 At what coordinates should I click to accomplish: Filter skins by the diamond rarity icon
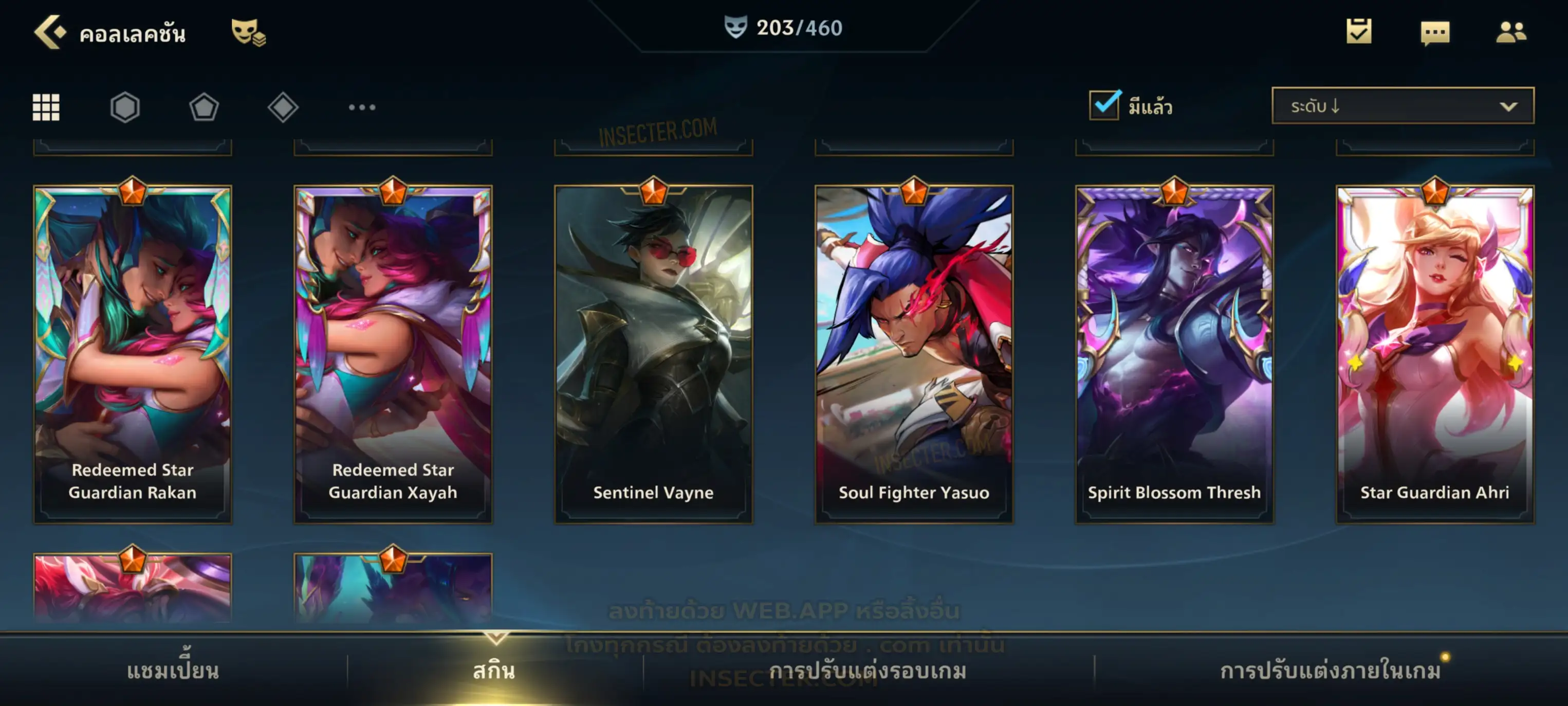click(x=283, y=107)
